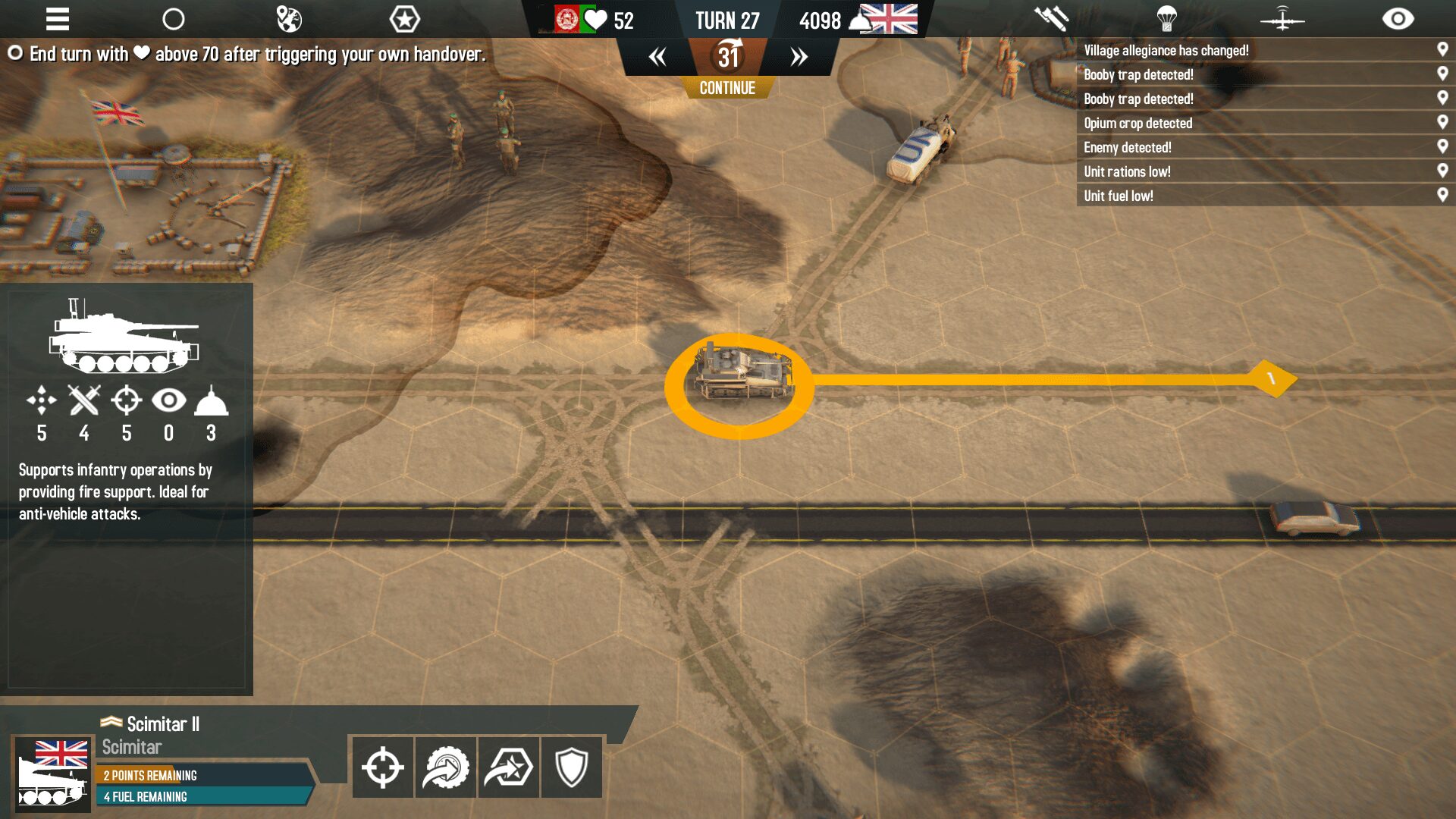Open the airstrike missiles icon

point(1051,19)
